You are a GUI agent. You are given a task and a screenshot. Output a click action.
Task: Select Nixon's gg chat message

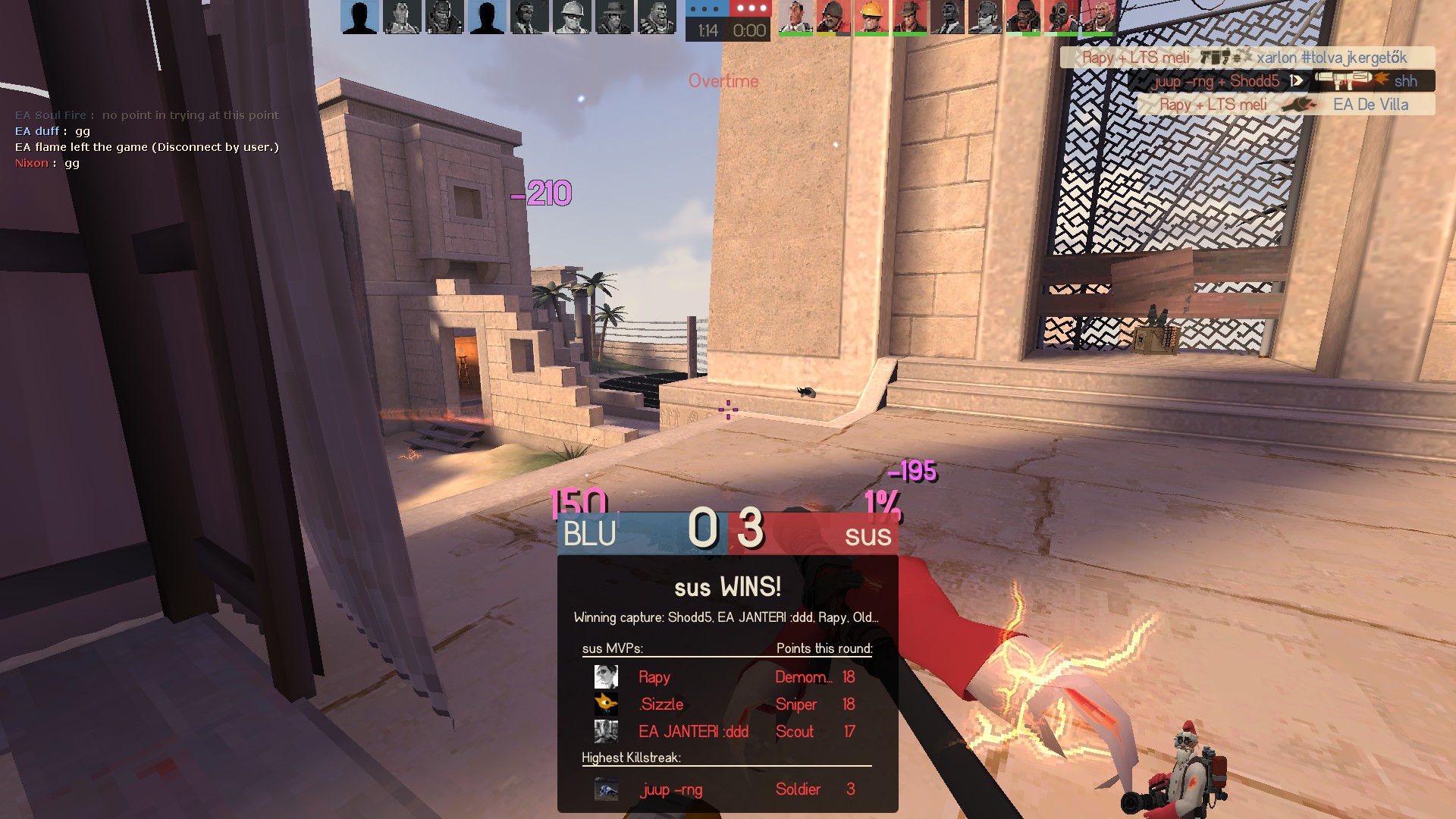47,163
